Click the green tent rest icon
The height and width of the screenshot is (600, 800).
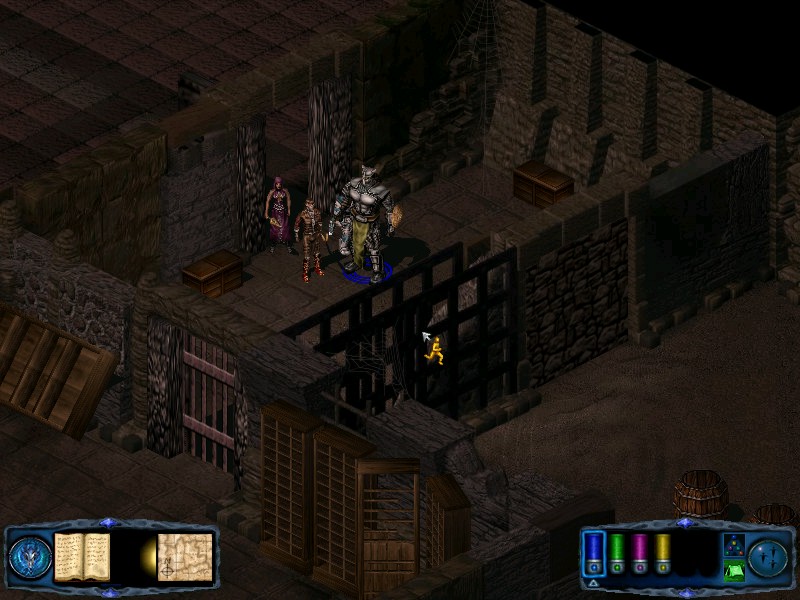coord(733,571)
